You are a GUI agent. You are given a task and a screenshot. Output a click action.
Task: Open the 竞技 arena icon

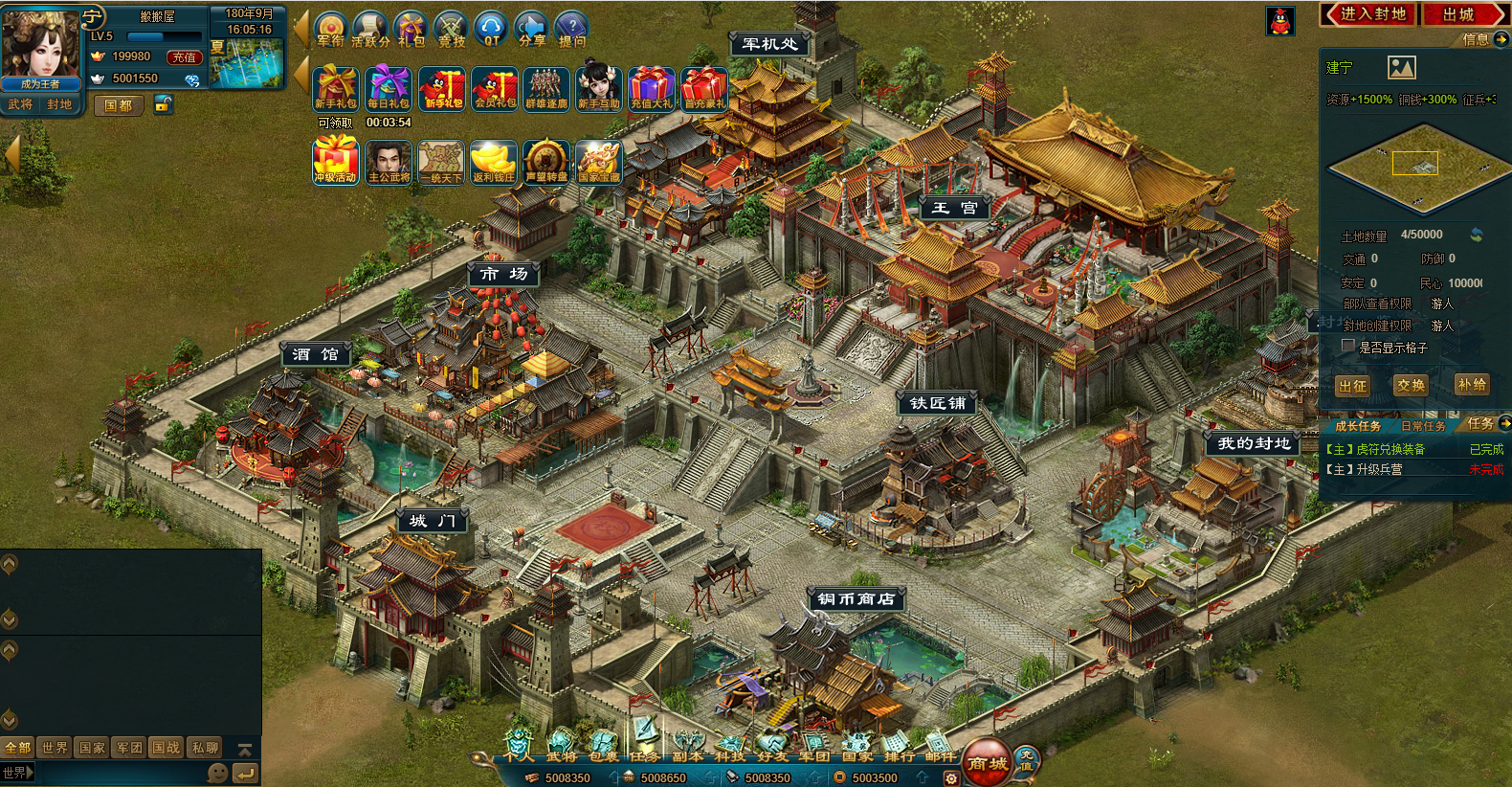pos(451,29)
